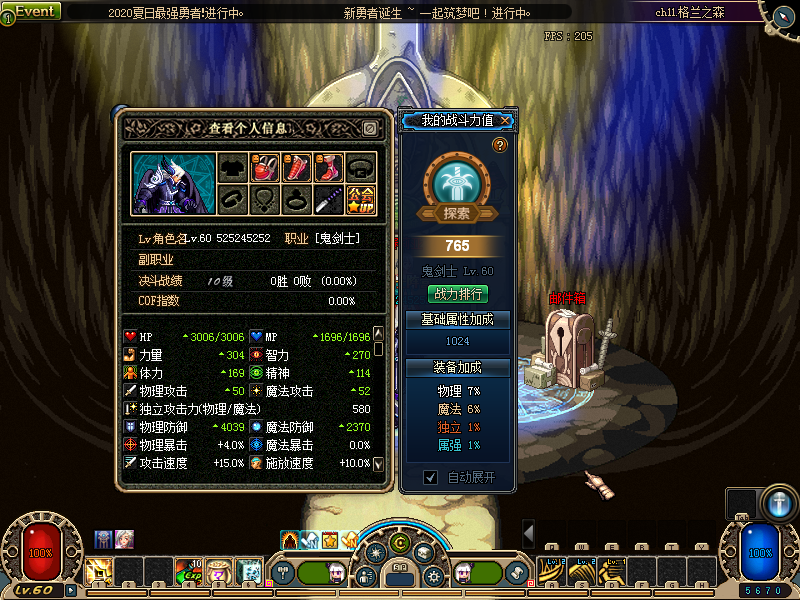Select the red striped pants equipment slot
Screen dimensions: 800x600
(297, 168)
